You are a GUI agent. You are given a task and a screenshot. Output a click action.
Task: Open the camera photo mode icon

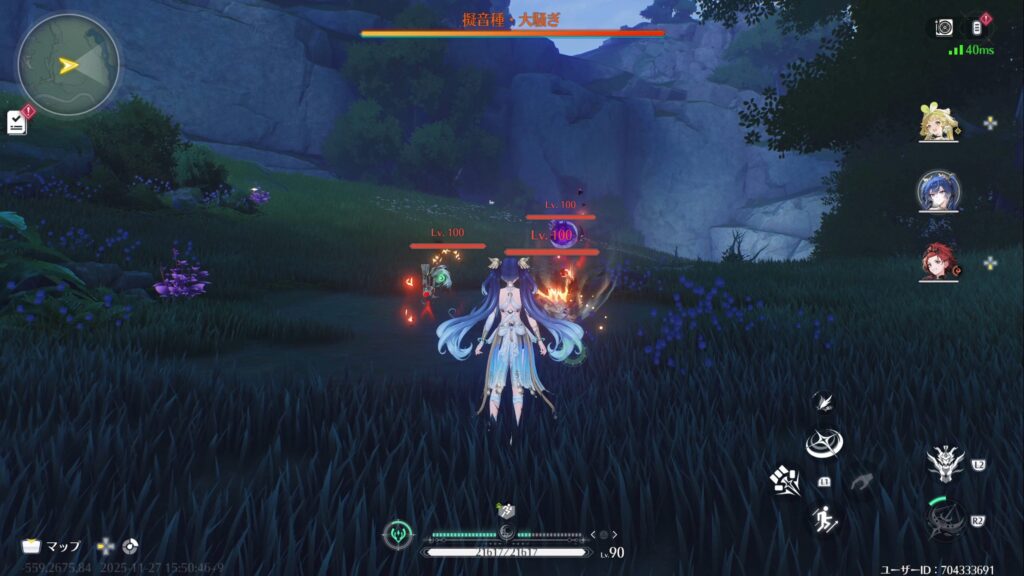pos(944,28)
